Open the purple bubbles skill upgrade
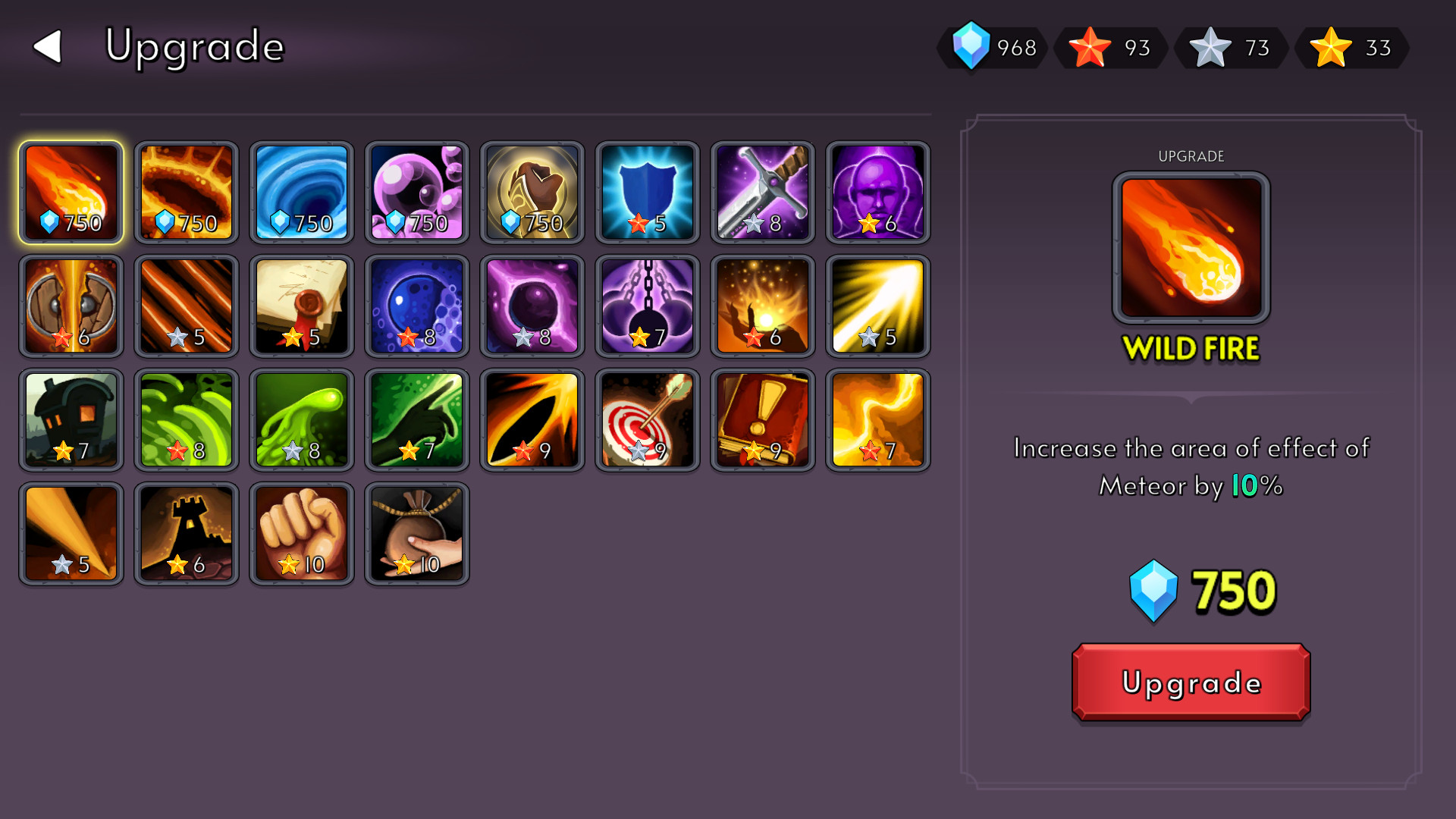This screenshot has width=1456, height=819. (416, 191)
